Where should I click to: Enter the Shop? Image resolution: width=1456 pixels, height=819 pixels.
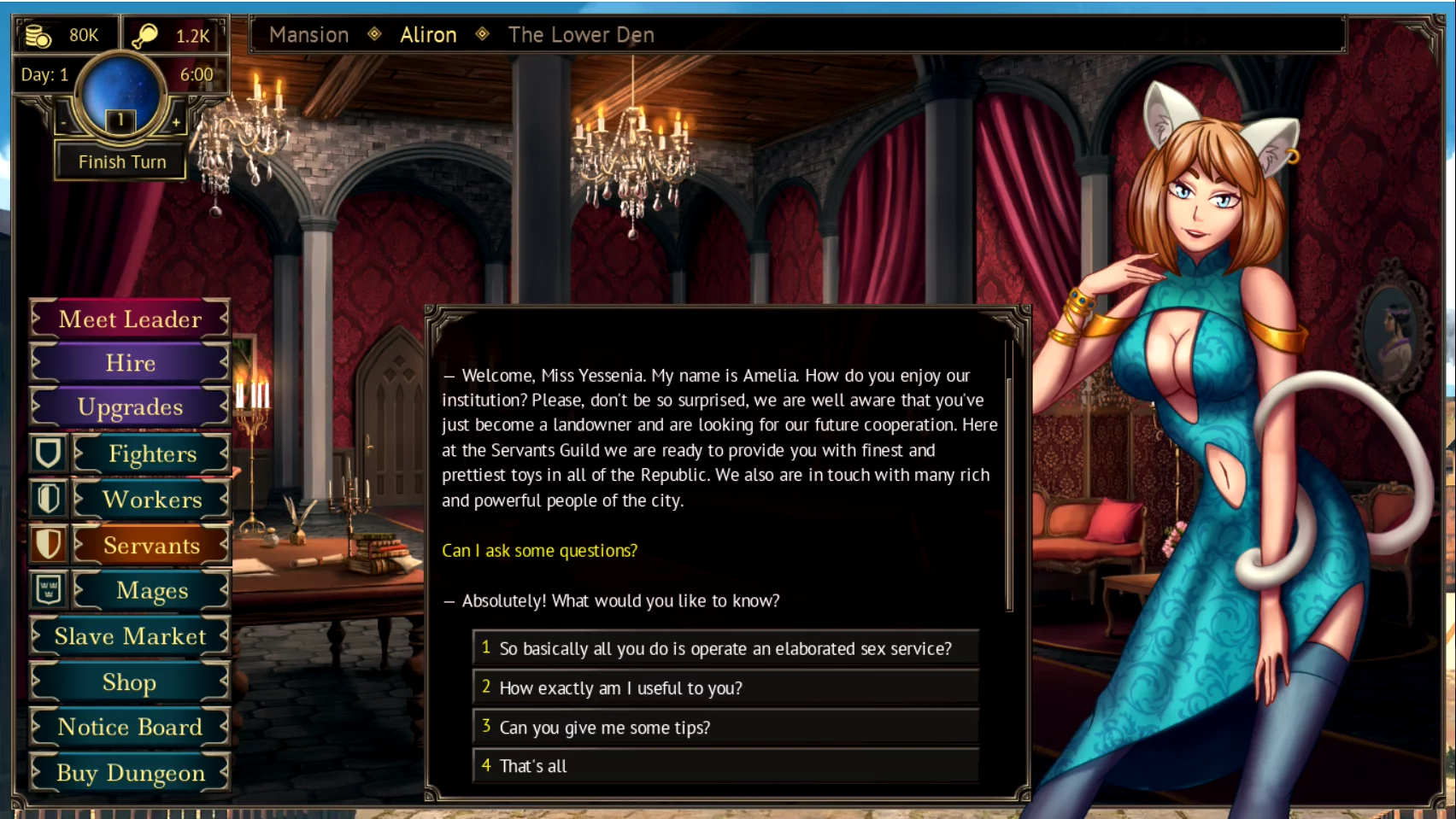tap(130, 682)
